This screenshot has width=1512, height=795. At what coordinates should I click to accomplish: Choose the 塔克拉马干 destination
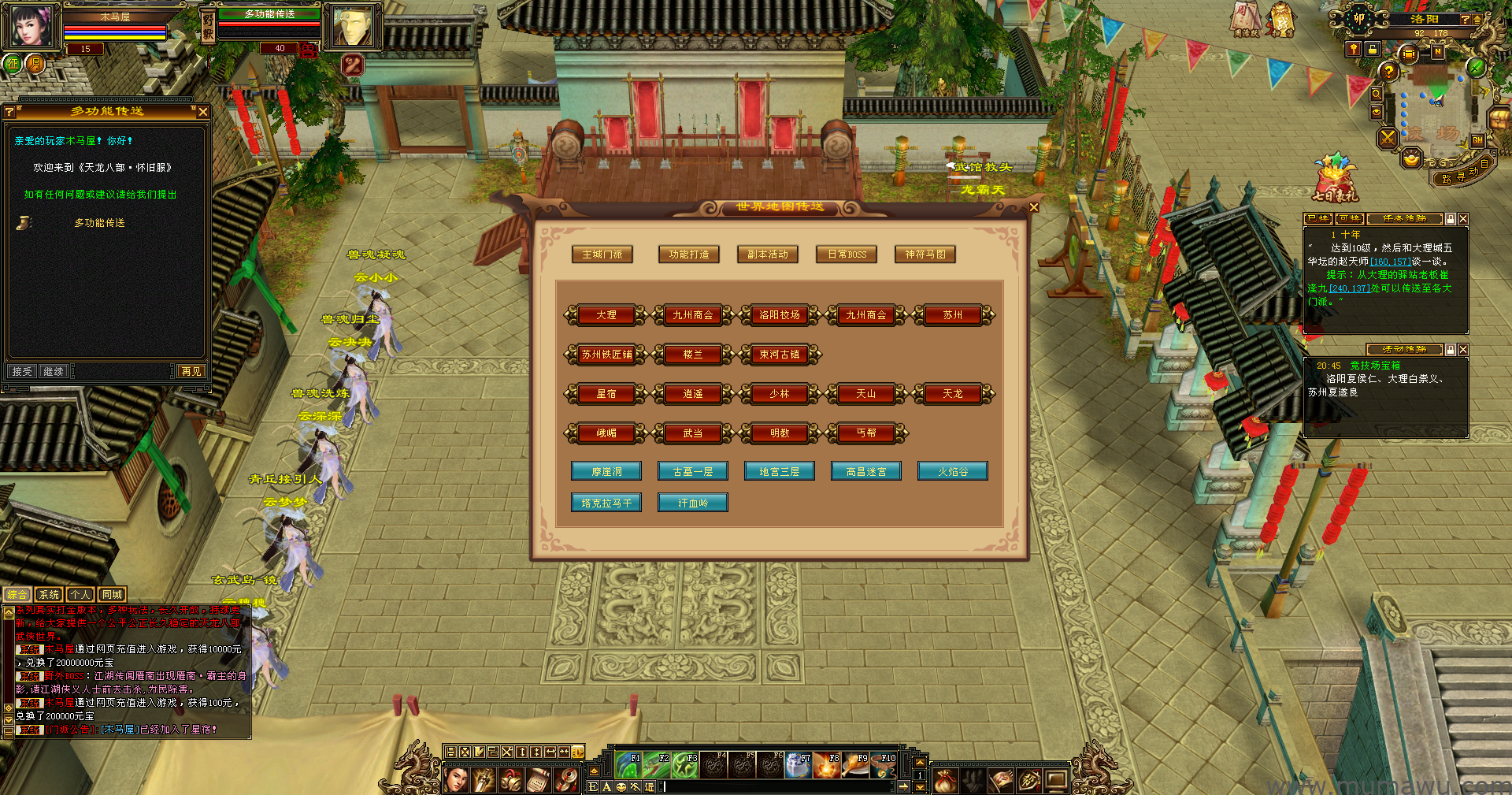606,503
